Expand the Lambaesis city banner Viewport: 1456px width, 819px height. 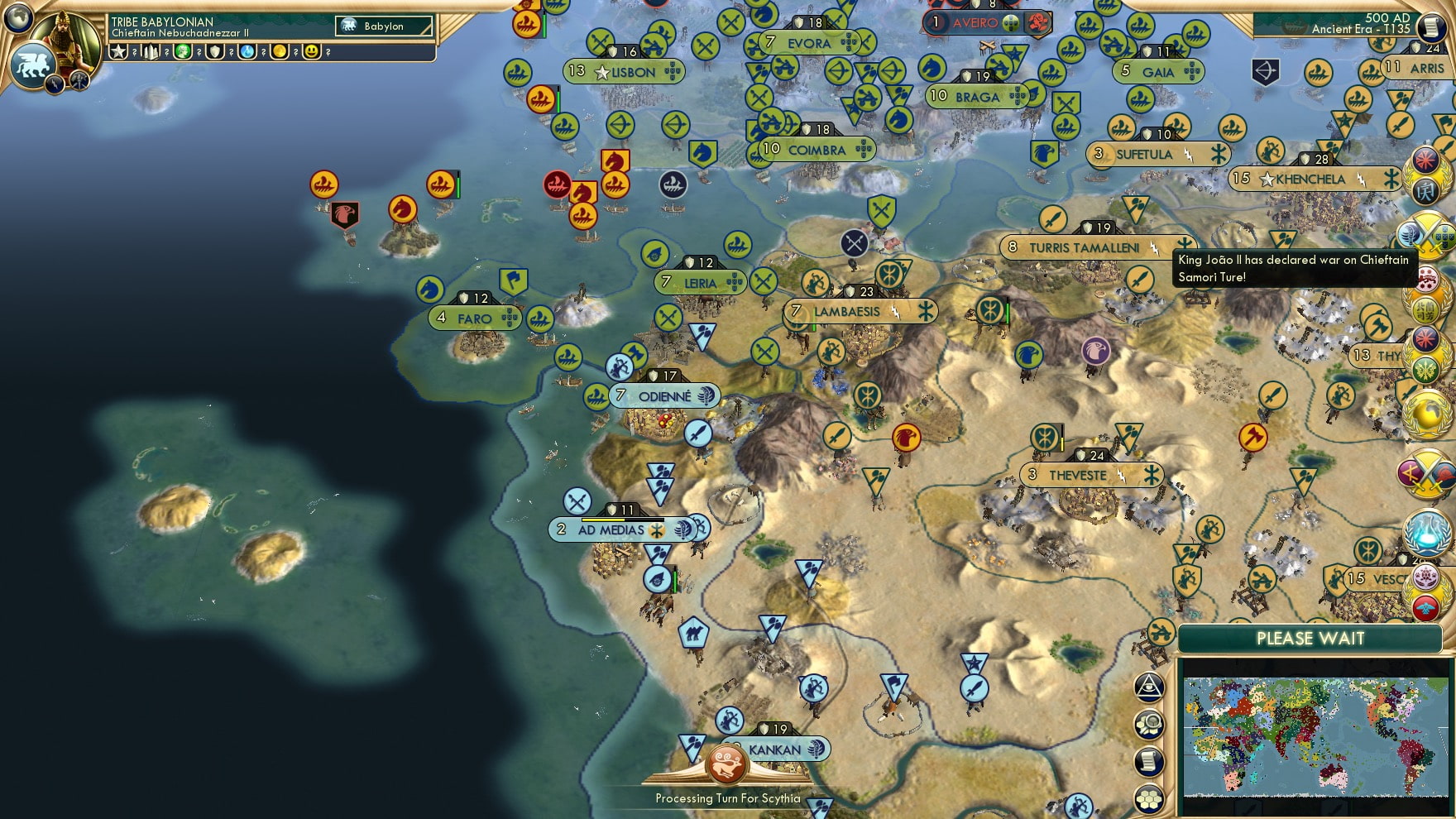(845, 311)
